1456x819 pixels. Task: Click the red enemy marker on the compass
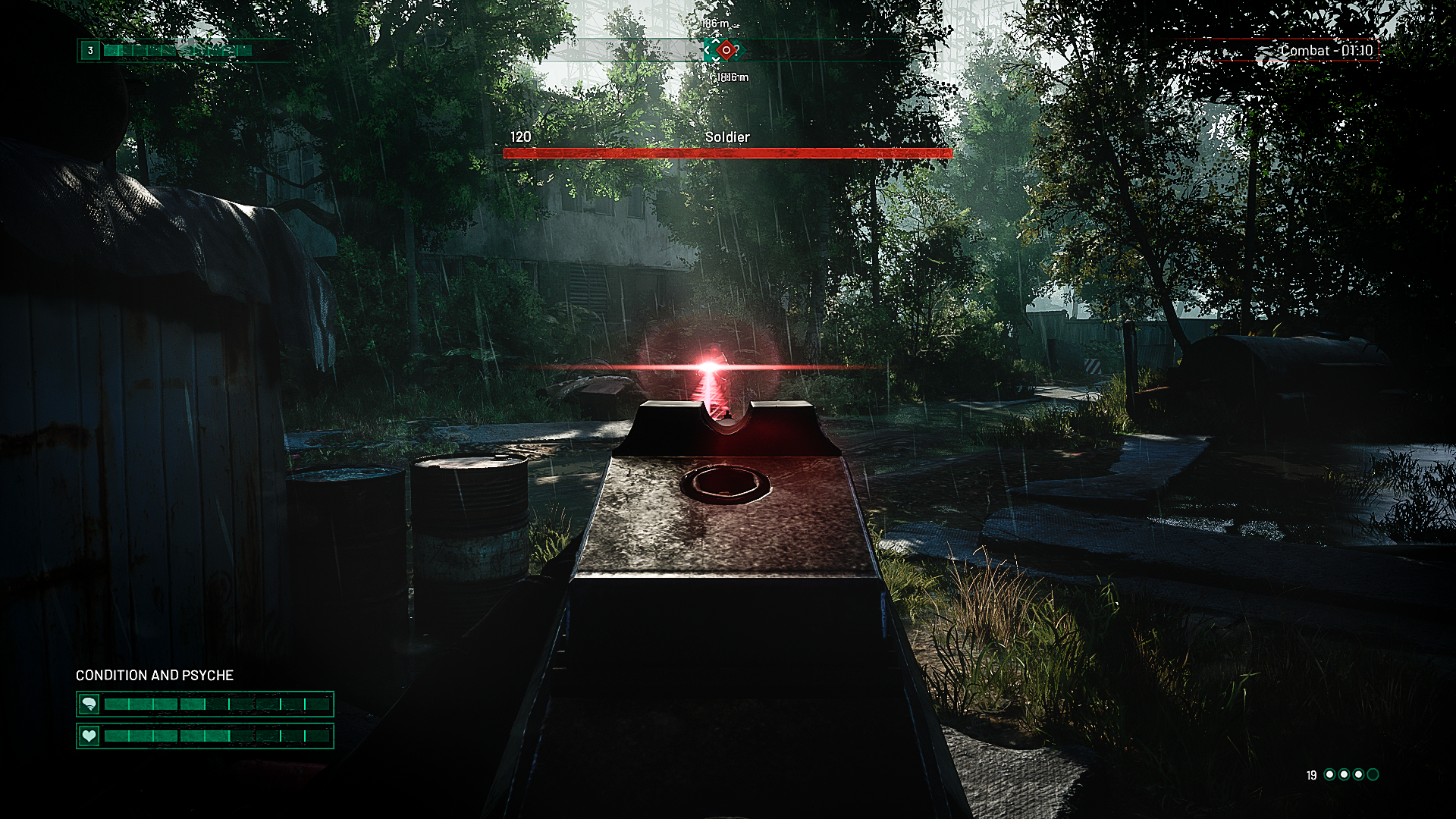pos(726,51)
